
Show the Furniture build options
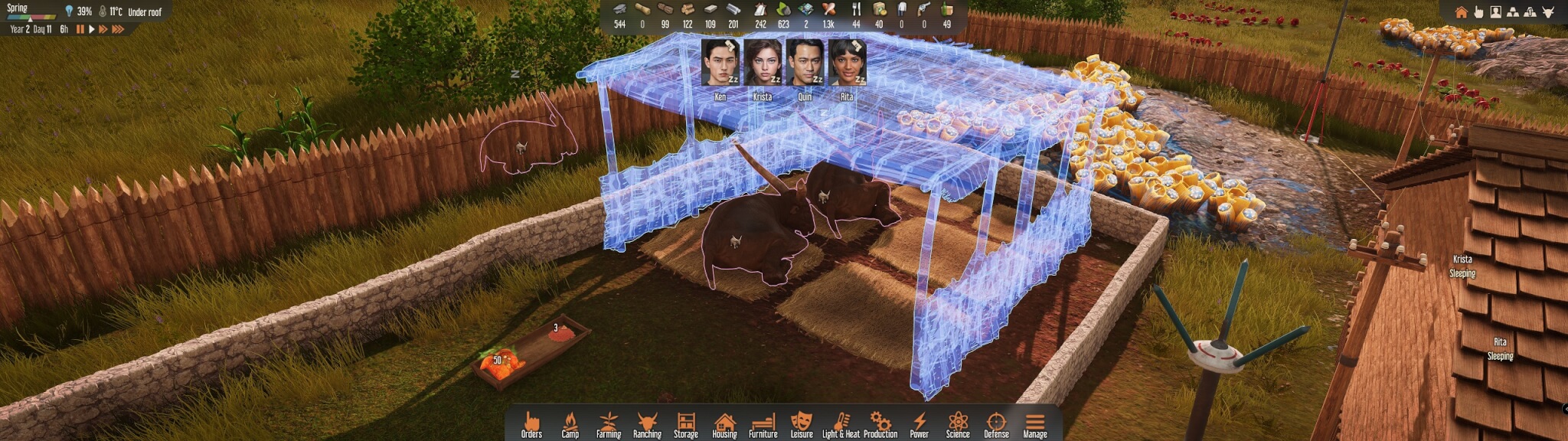(763, 423)
